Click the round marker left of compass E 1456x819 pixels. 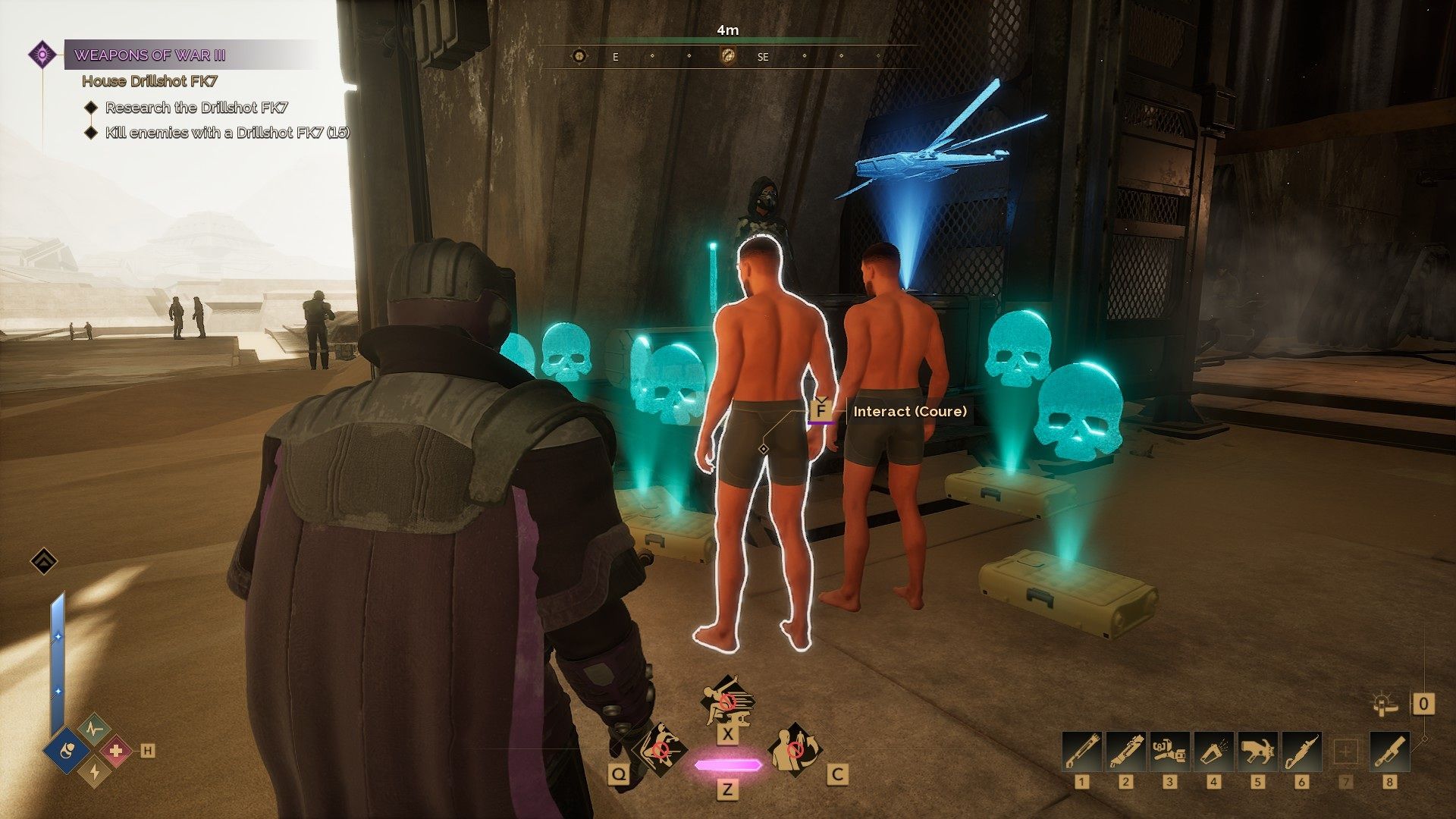580,55
